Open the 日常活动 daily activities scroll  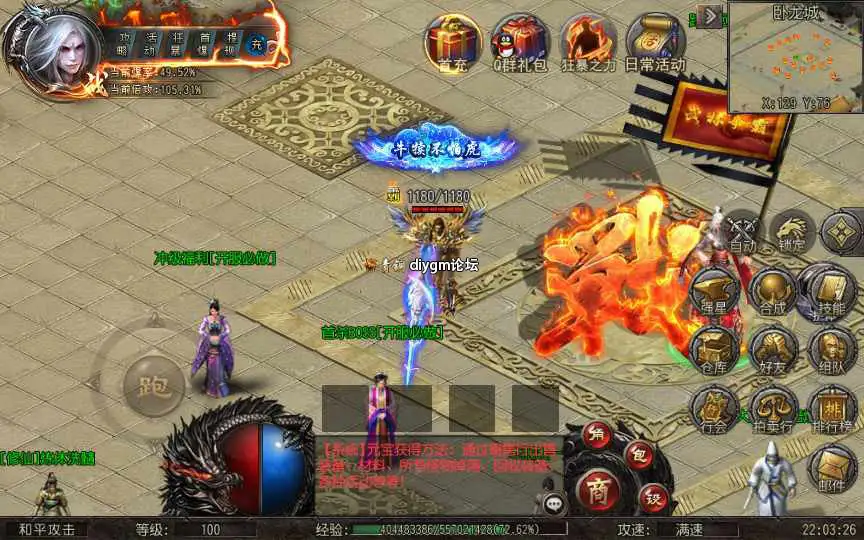pos(656,42)
